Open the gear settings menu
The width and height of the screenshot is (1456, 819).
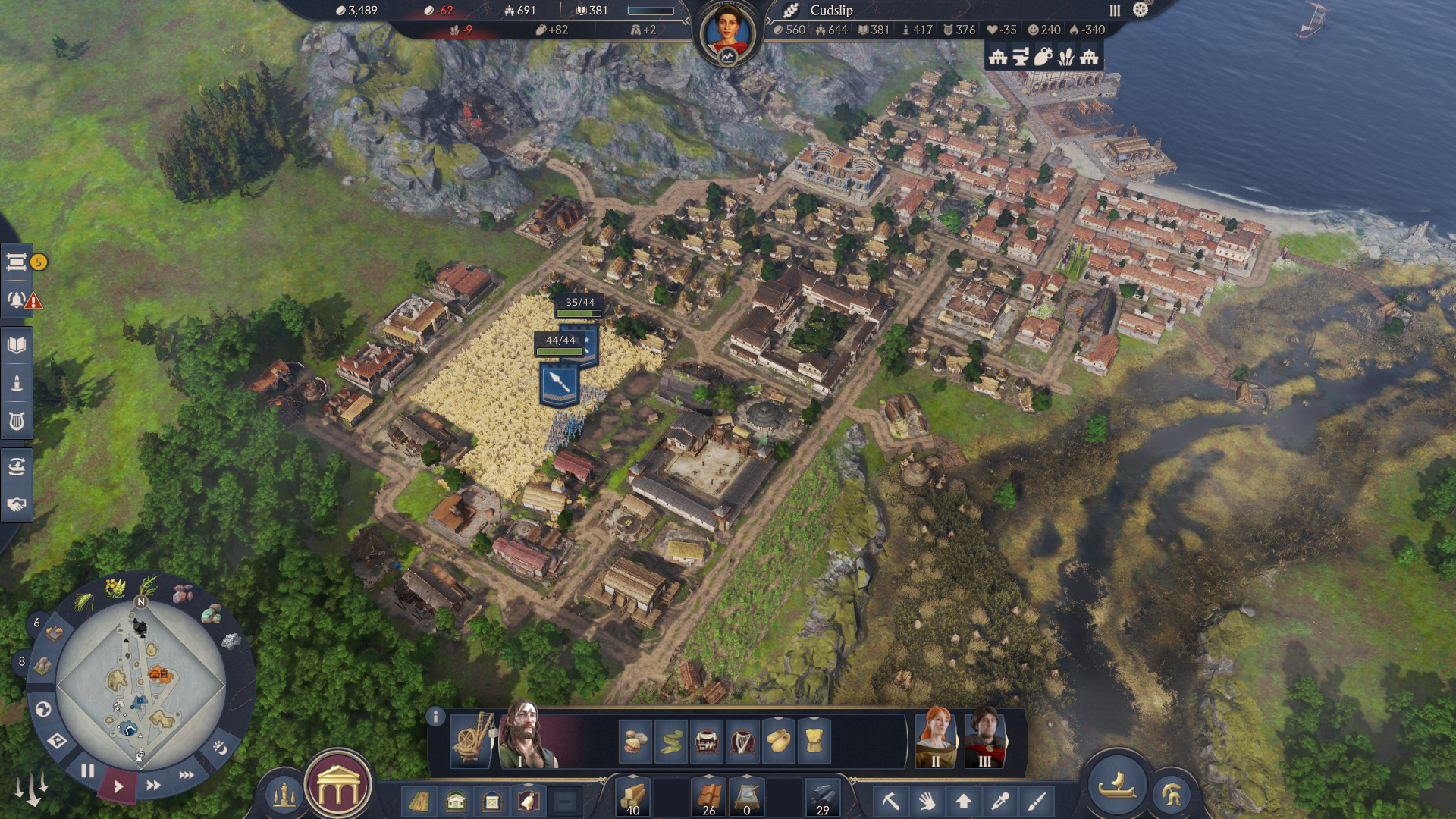[1141, 10]
